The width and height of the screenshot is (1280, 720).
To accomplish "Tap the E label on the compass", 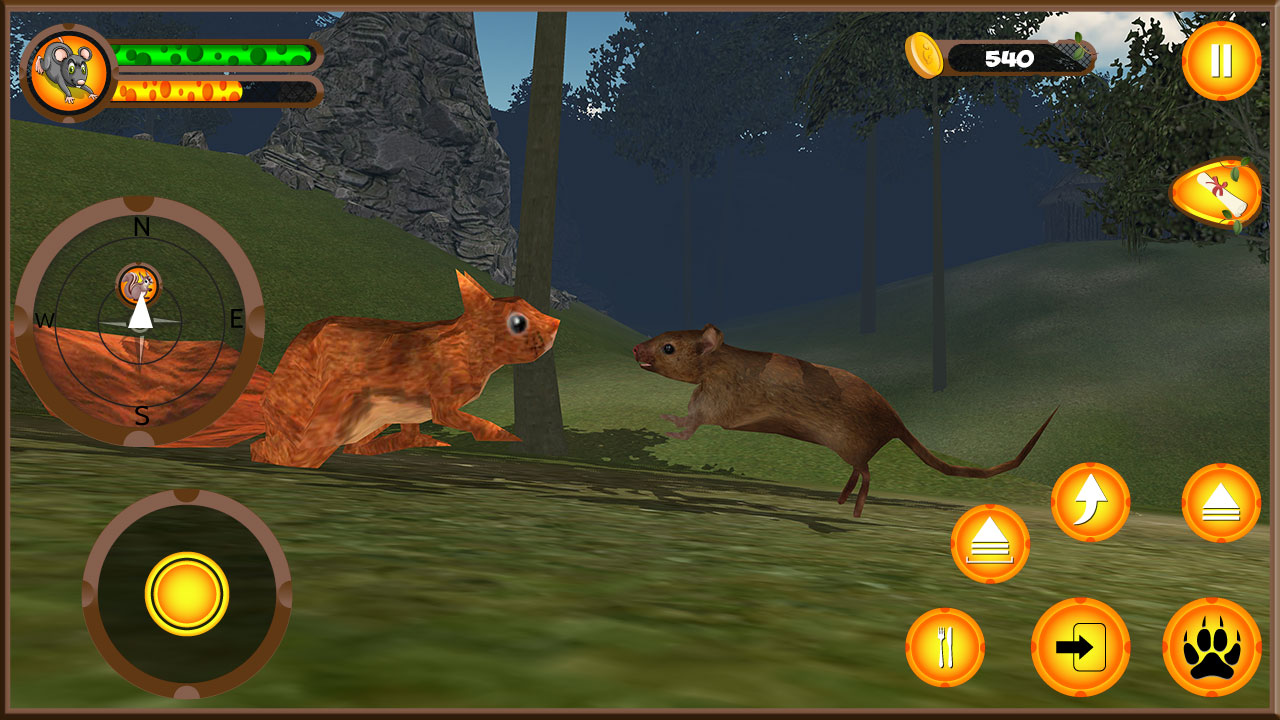I will click(235, 320).
